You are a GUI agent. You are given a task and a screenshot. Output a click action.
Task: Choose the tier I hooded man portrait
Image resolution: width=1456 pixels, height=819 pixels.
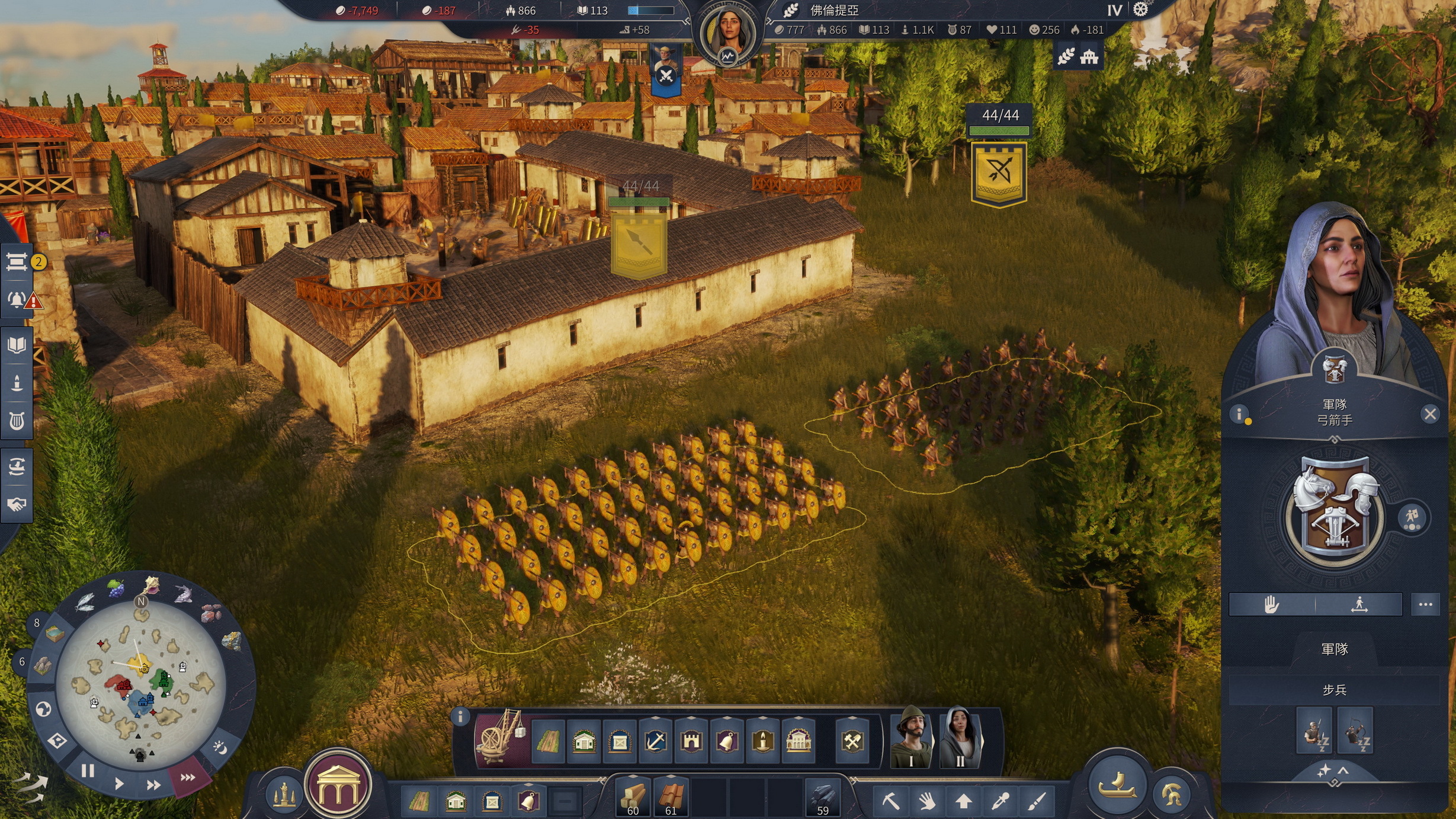coord(912,738)
